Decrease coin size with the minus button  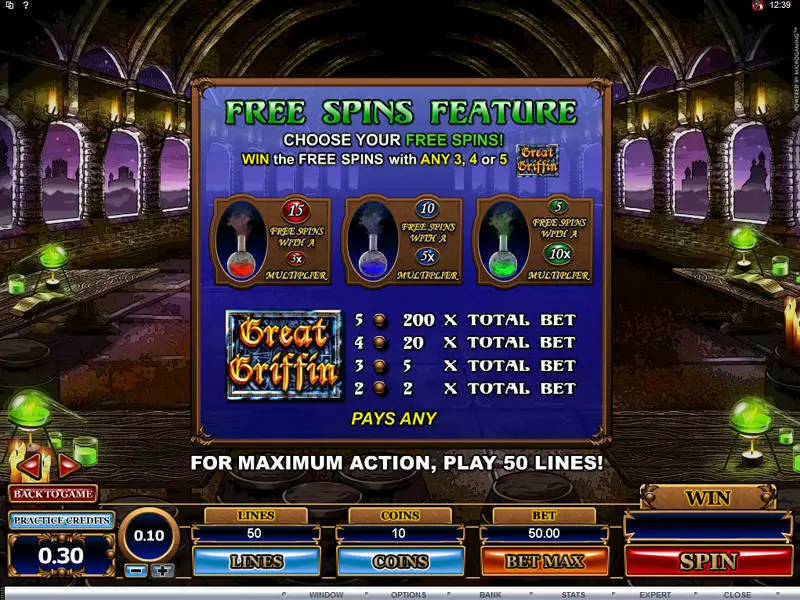(138, 571)
